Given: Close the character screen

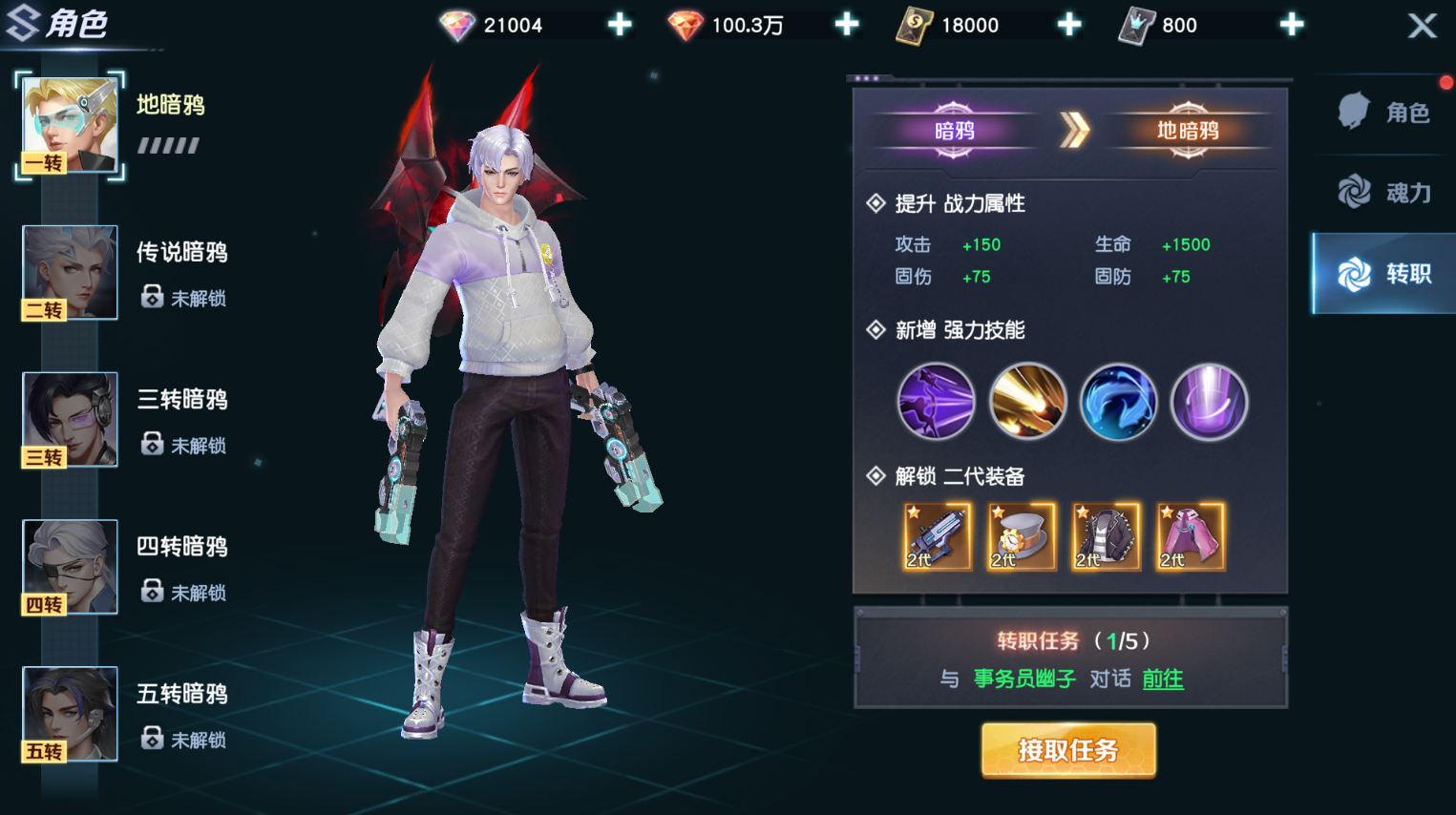Looking at the screenshot, I should 1422,26.
